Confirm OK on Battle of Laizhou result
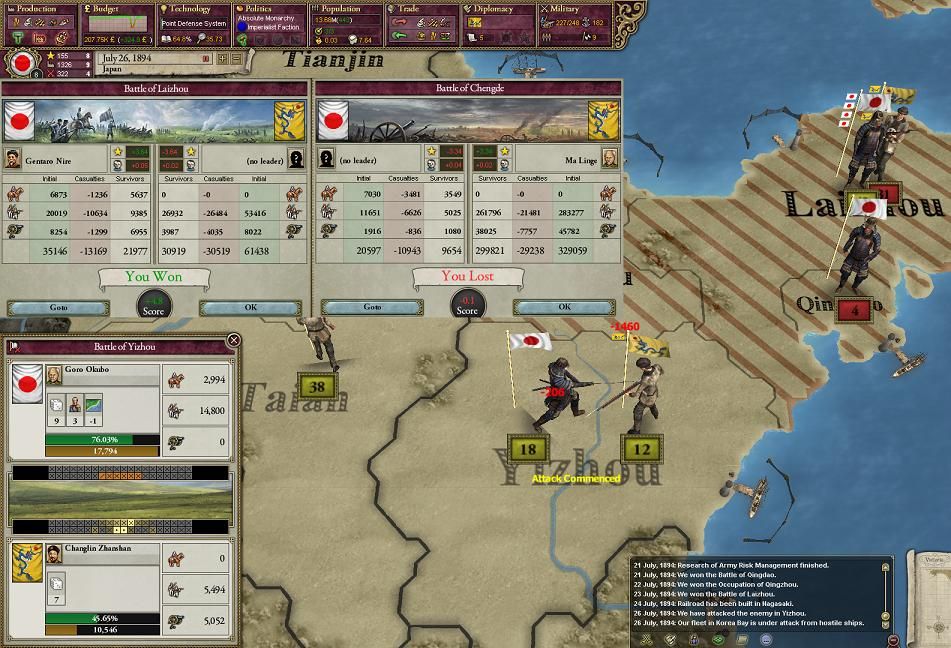The image size is (951, 648). (x=251, y=307)
